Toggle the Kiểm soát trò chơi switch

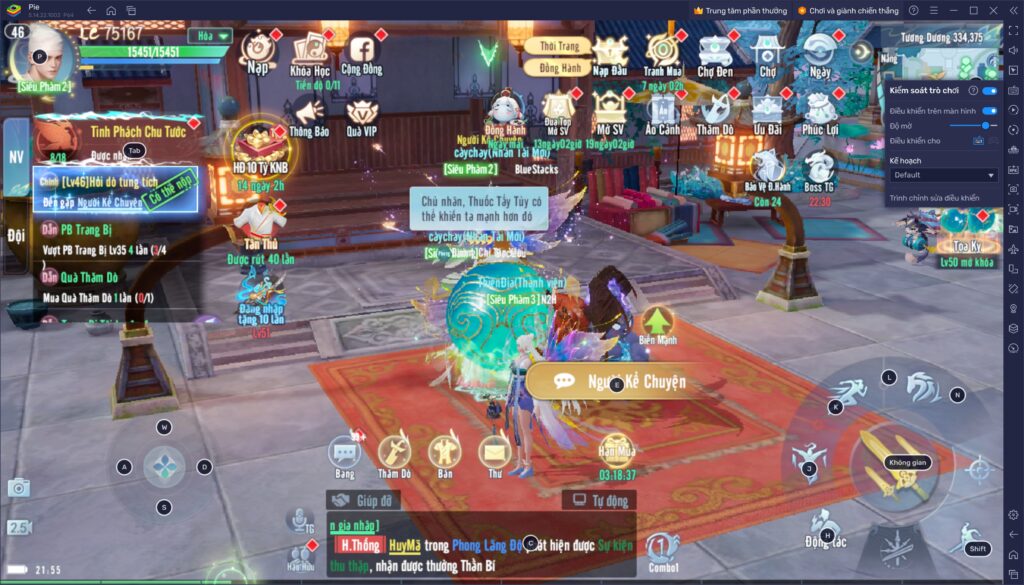(x=989, y=90)
